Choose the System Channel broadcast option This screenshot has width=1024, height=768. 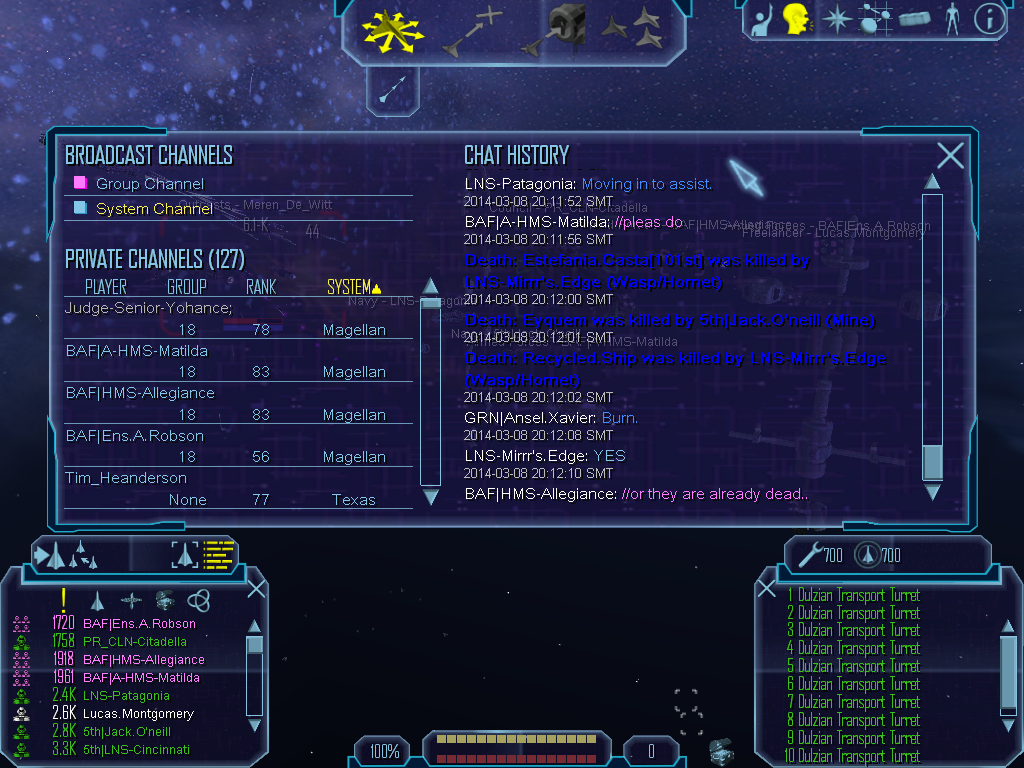coord(153,209)
